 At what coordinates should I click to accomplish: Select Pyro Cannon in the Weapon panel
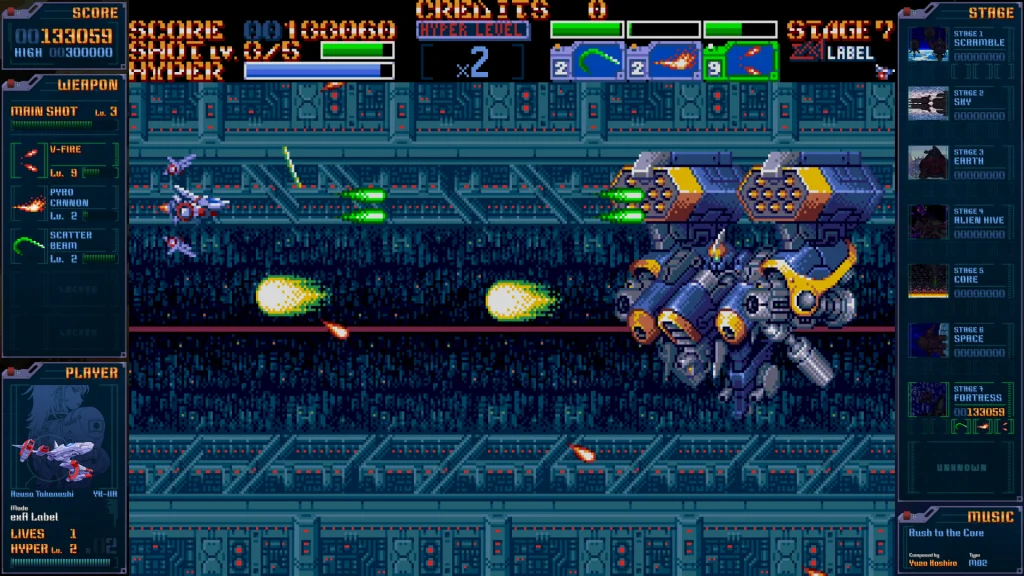(65, 202)
